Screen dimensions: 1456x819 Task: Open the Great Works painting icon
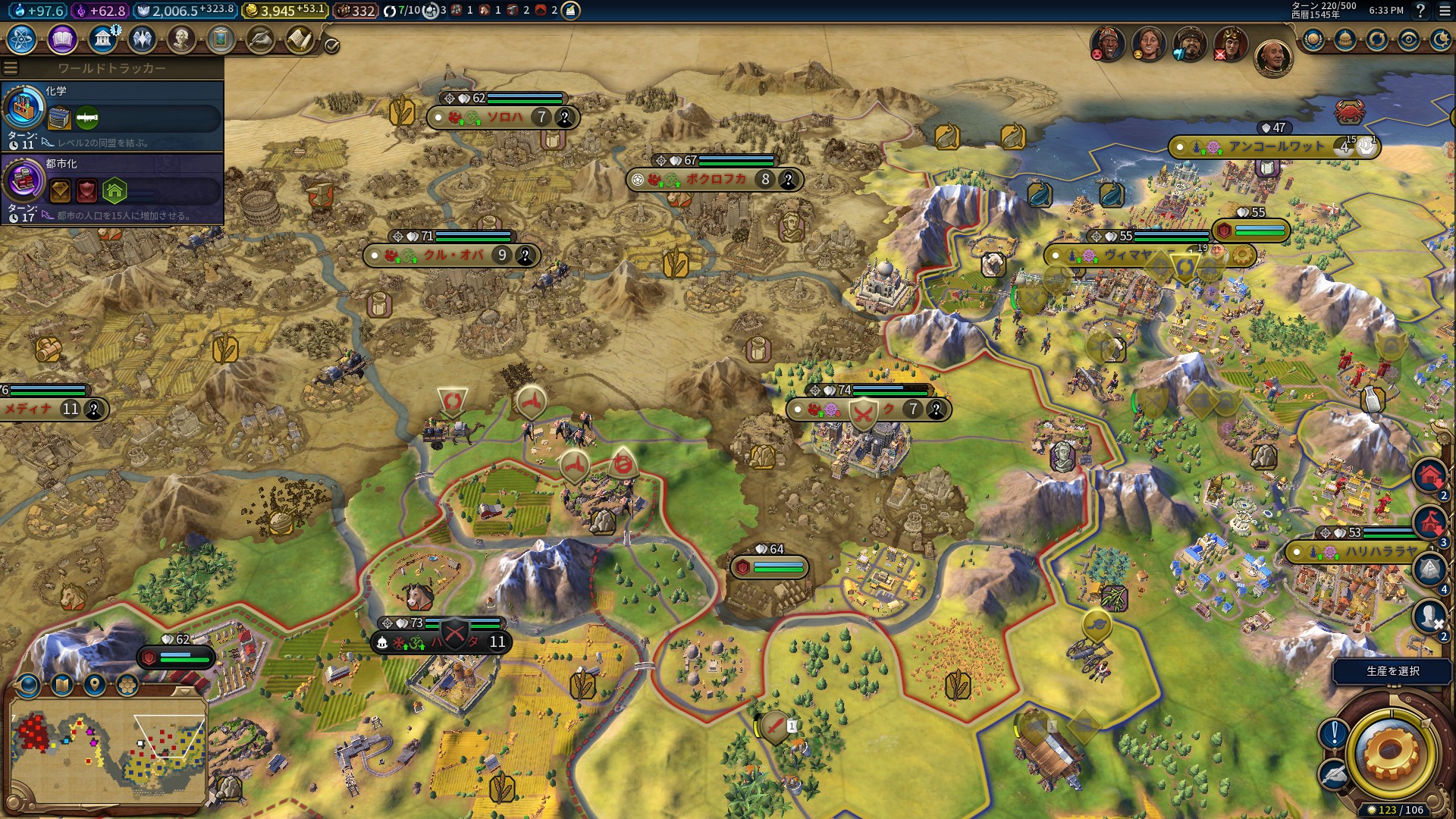coord(221,39)
